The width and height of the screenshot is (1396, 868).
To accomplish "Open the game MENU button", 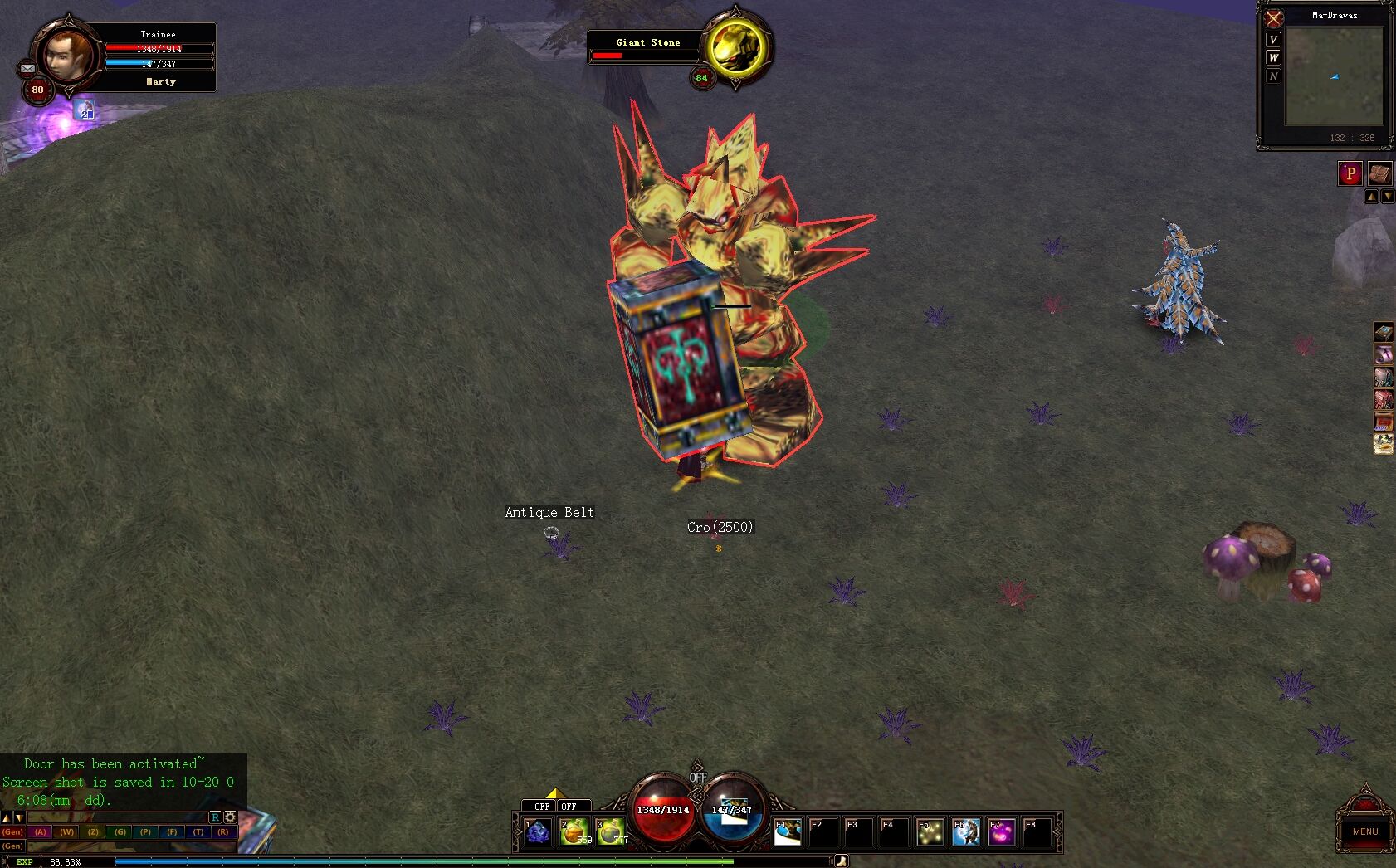I will tap(1364, 831).
